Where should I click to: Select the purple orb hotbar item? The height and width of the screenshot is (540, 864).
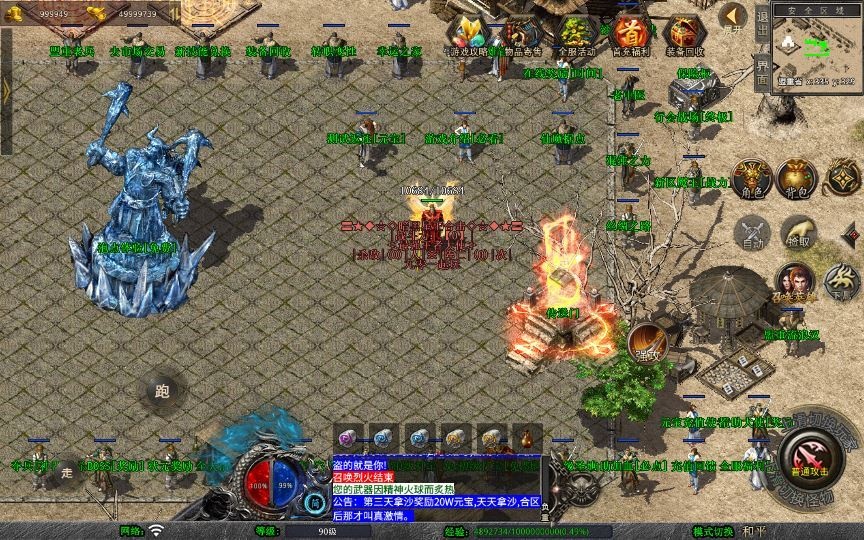(347, 437)
